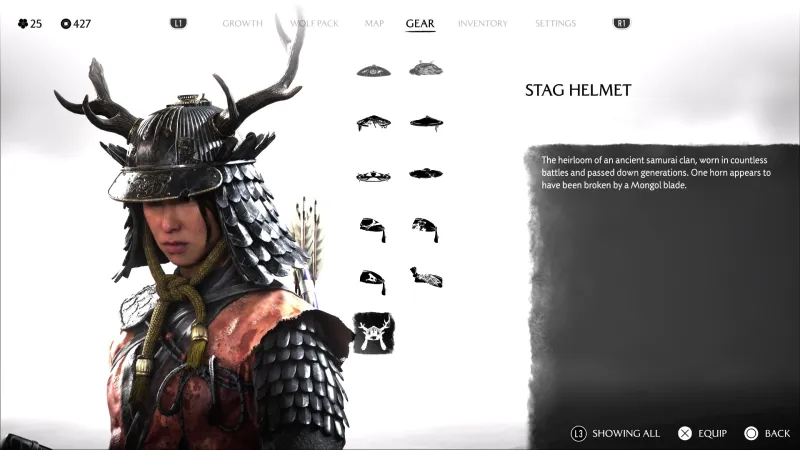This screenshot has width=800, height=450.
Task: Choose the crown-shaped headpiece icon
Action: [x=373, y=176]
